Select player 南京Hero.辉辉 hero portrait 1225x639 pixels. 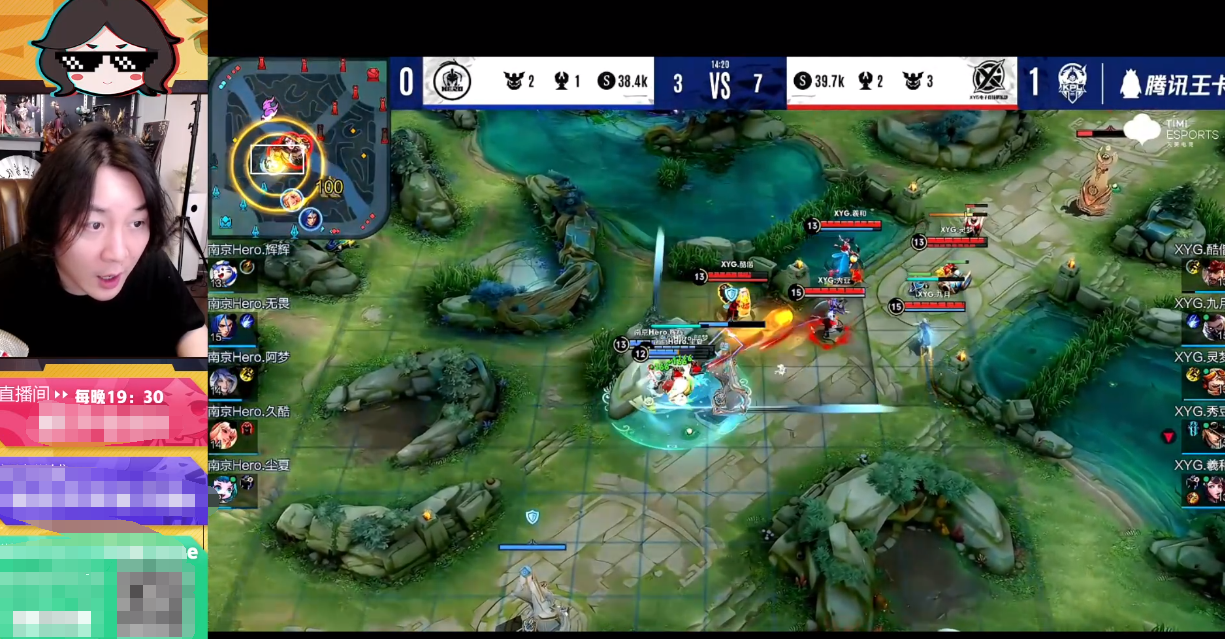click(x=222, y=273)
